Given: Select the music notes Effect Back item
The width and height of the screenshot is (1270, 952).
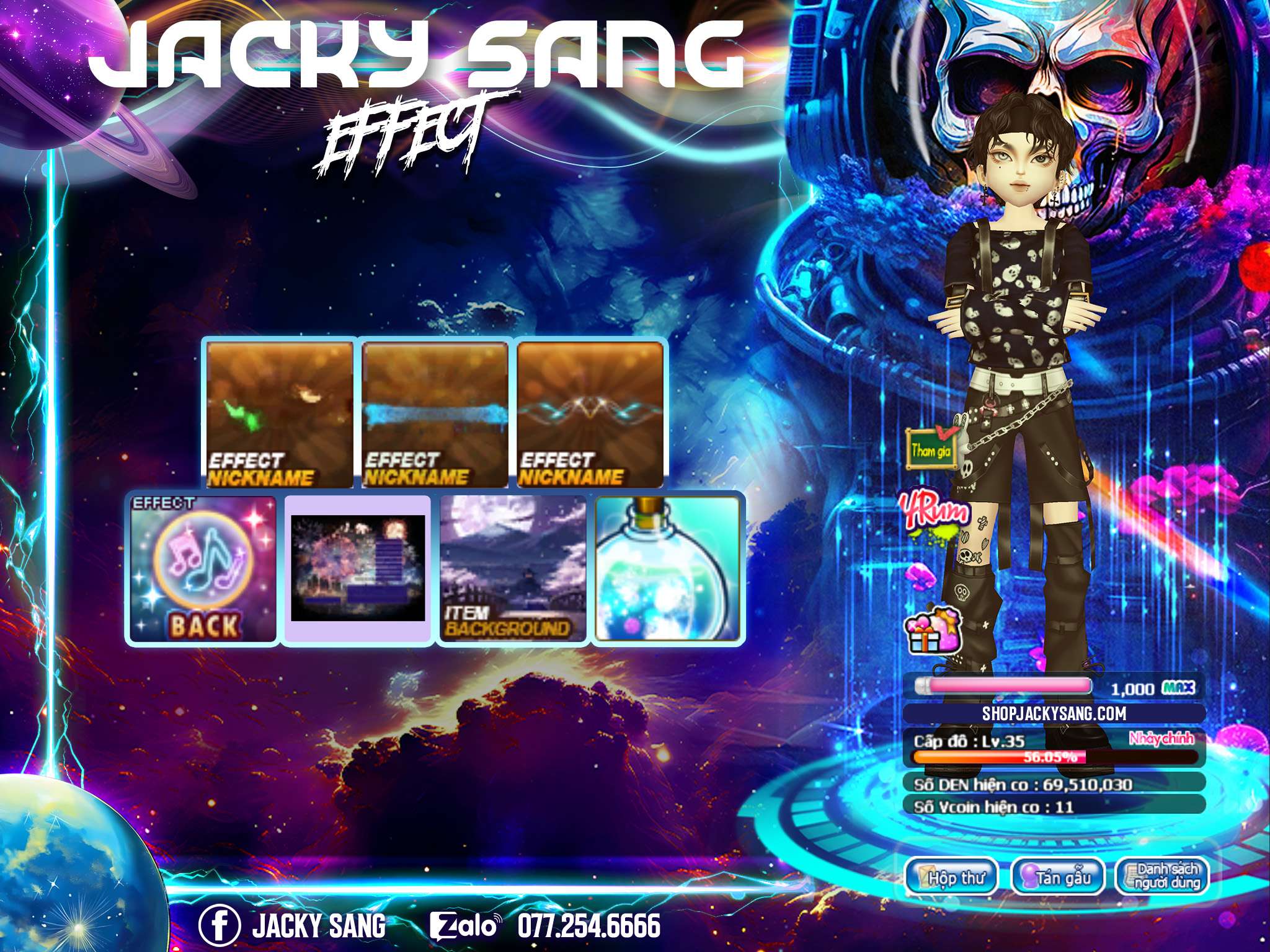Looking at the screenshot, I should point(203,568).
